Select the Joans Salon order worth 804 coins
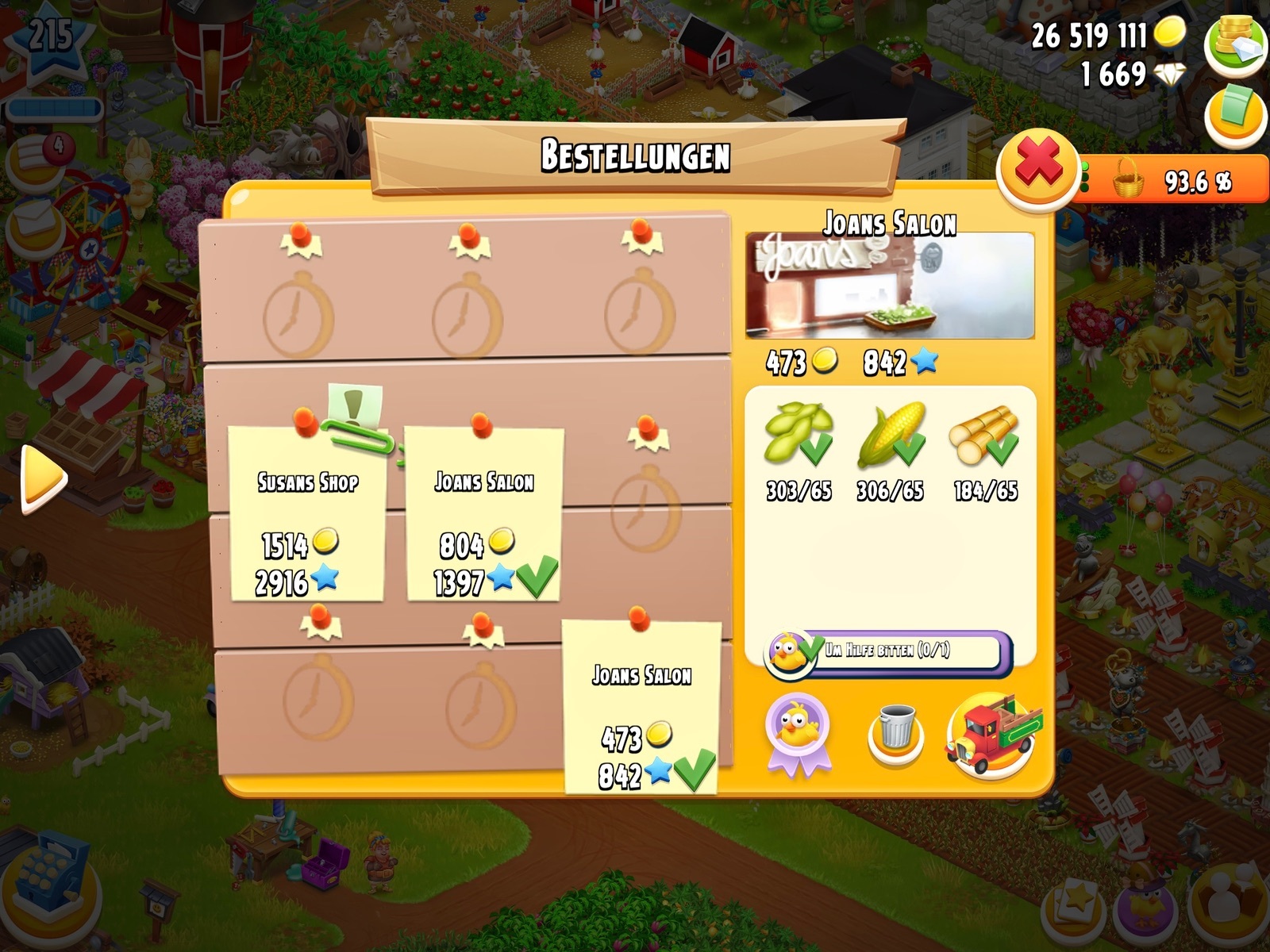Viewport: 1270px width, 952px height. tap(483, 514)
